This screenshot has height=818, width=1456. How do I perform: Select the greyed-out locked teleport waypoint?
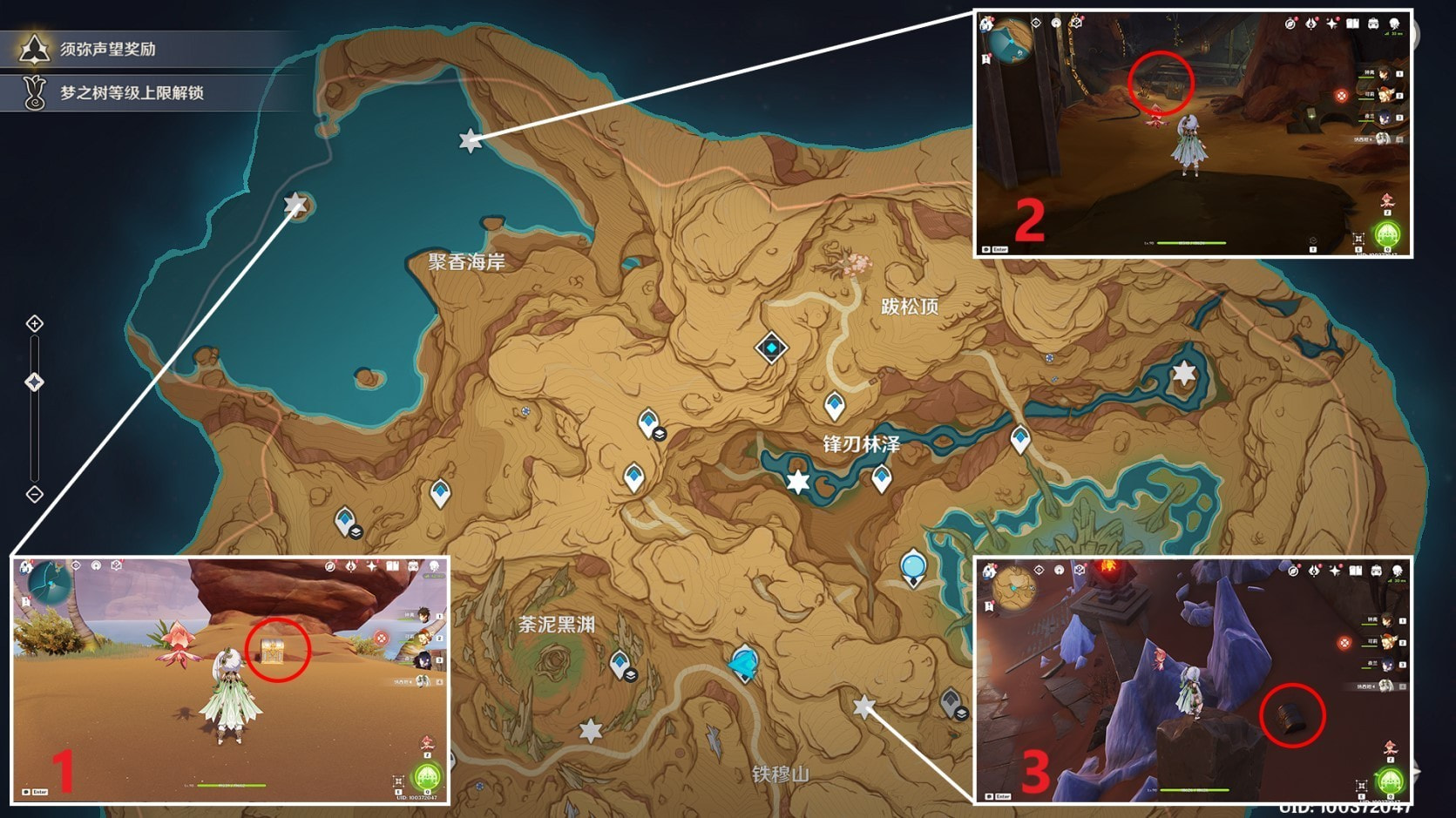(951, 701)
